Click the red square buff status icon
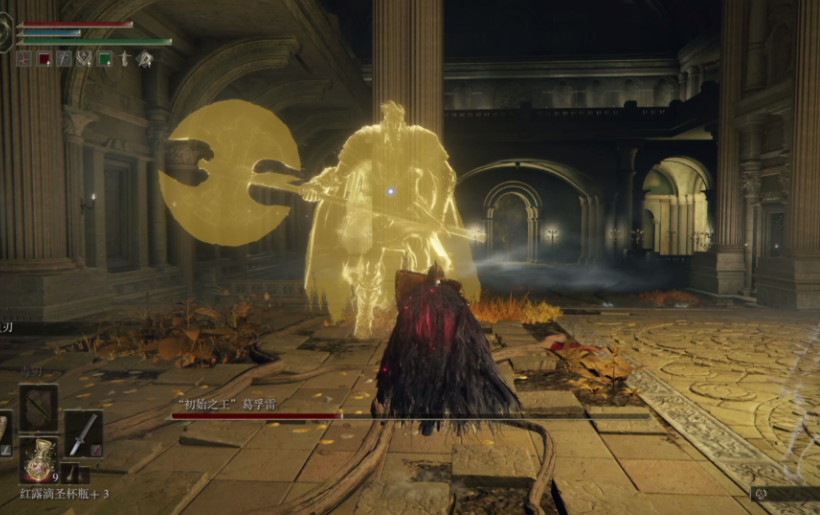 pos(44,59)
